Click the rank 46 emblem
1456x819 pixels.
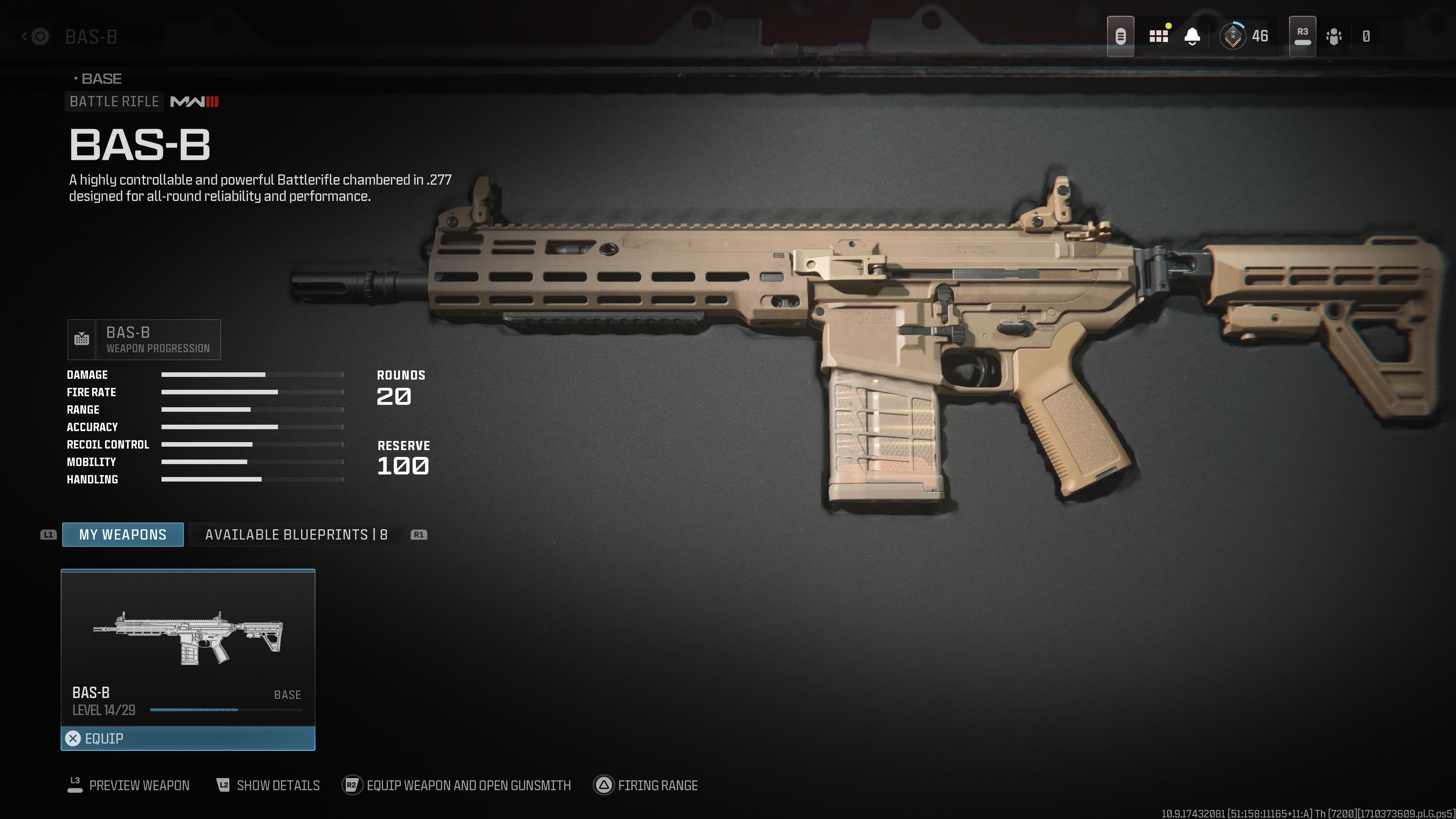(x=1233, y=36)
